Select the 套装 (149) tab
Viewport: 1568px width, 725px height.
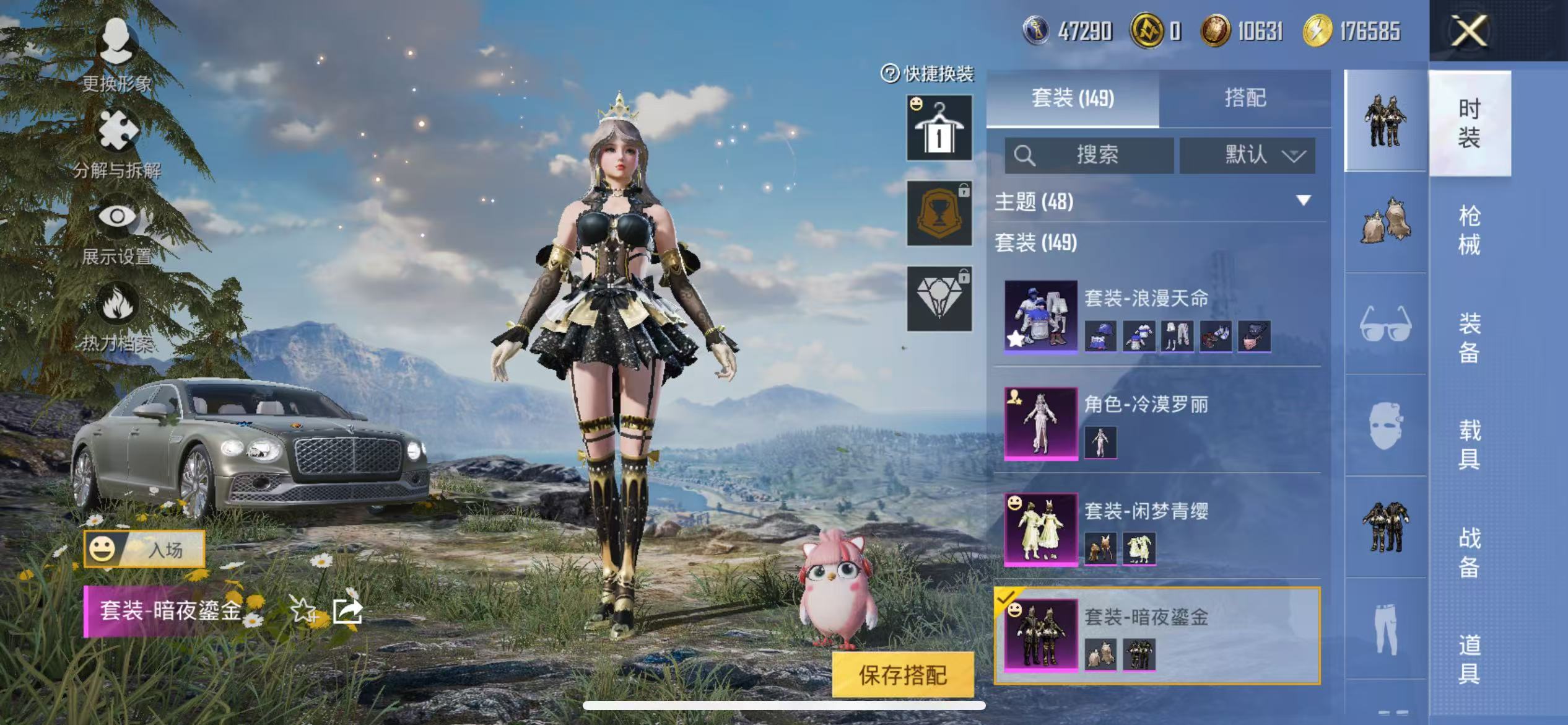[x=1073, y=98]
